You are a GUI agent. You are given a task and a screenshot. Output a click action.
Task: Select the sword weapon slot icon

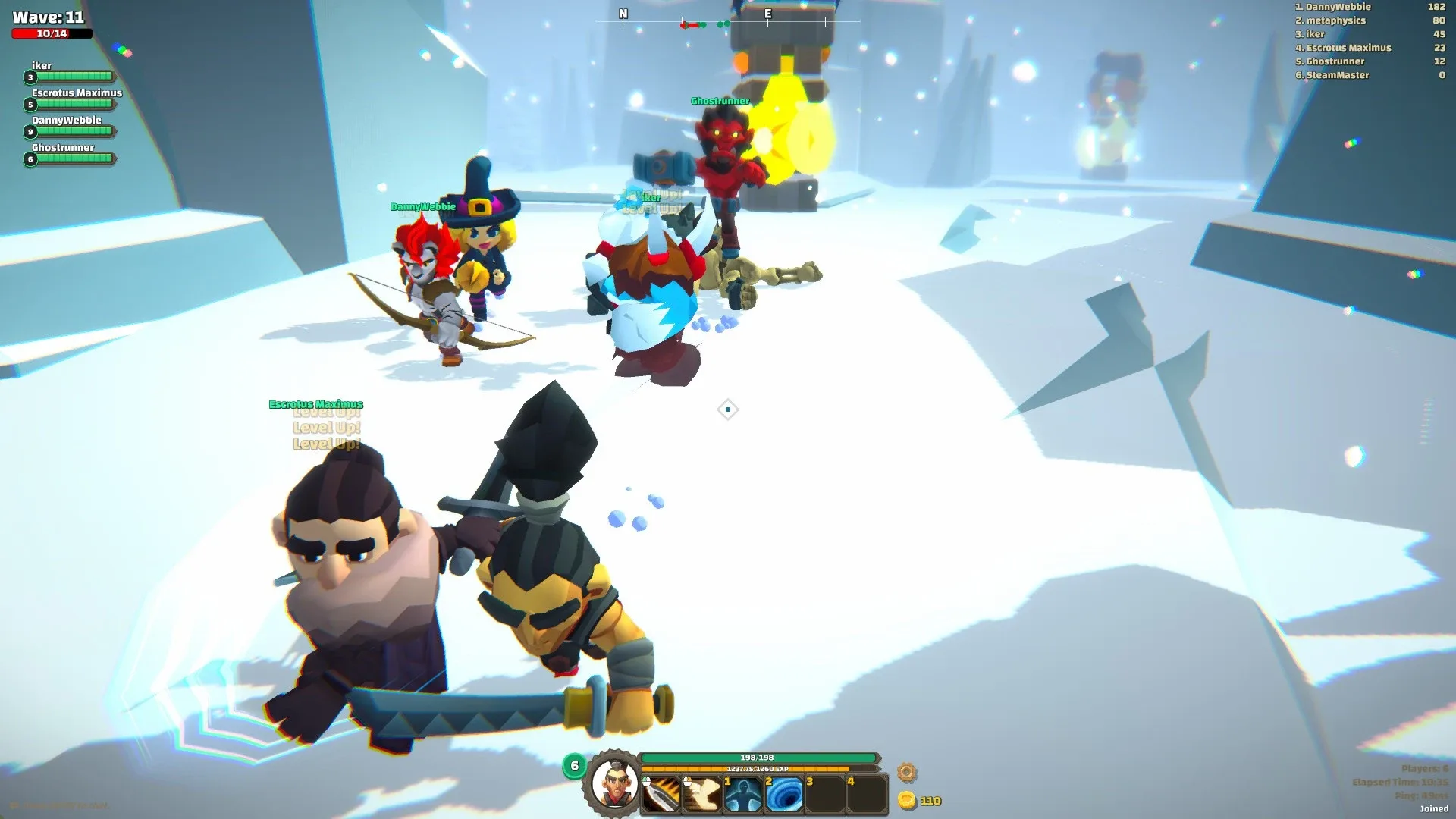[x=660, y=794]
